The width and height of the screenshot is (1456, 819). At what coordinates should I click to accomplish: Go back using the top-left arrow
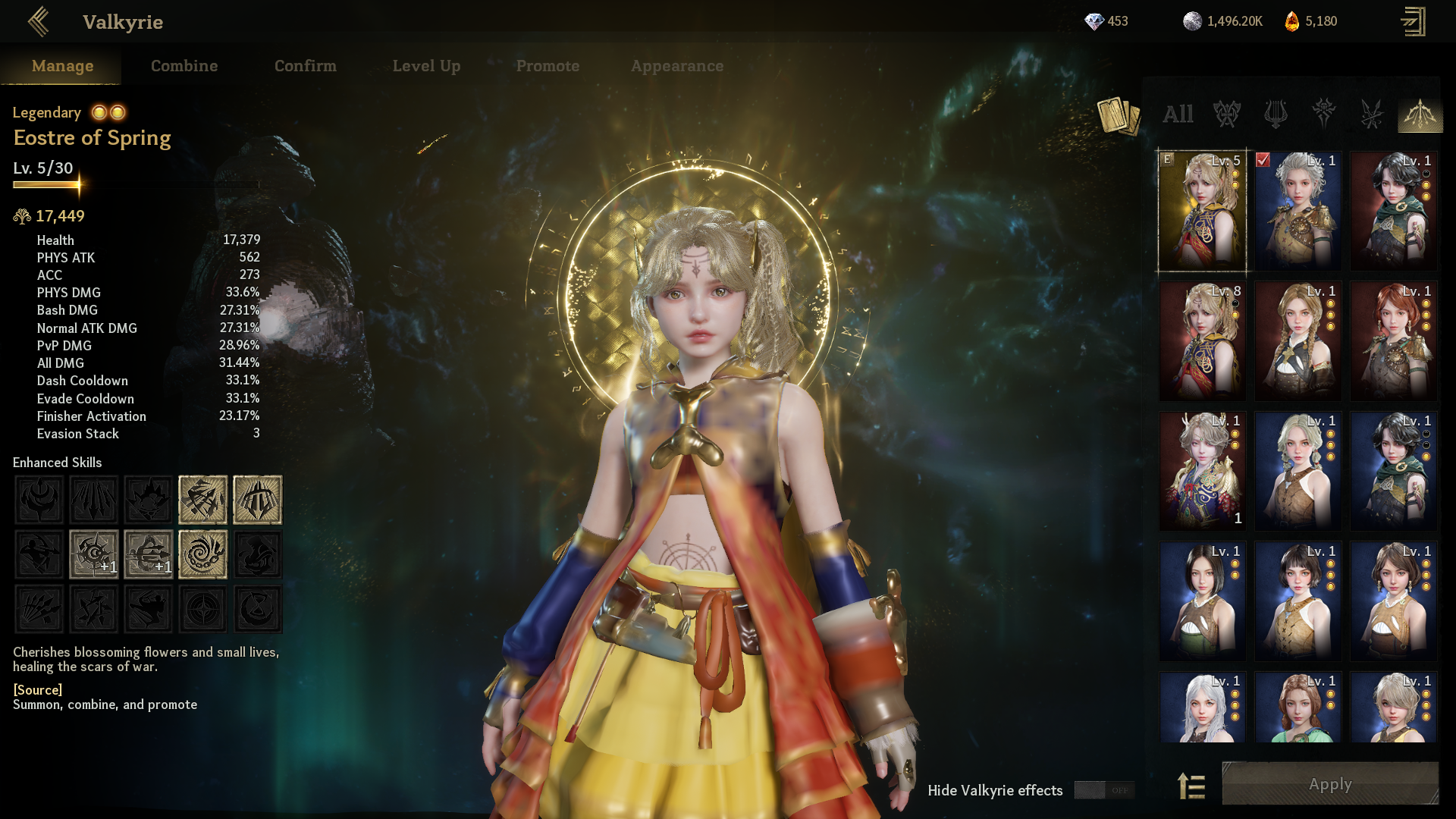tap(38, 22)
